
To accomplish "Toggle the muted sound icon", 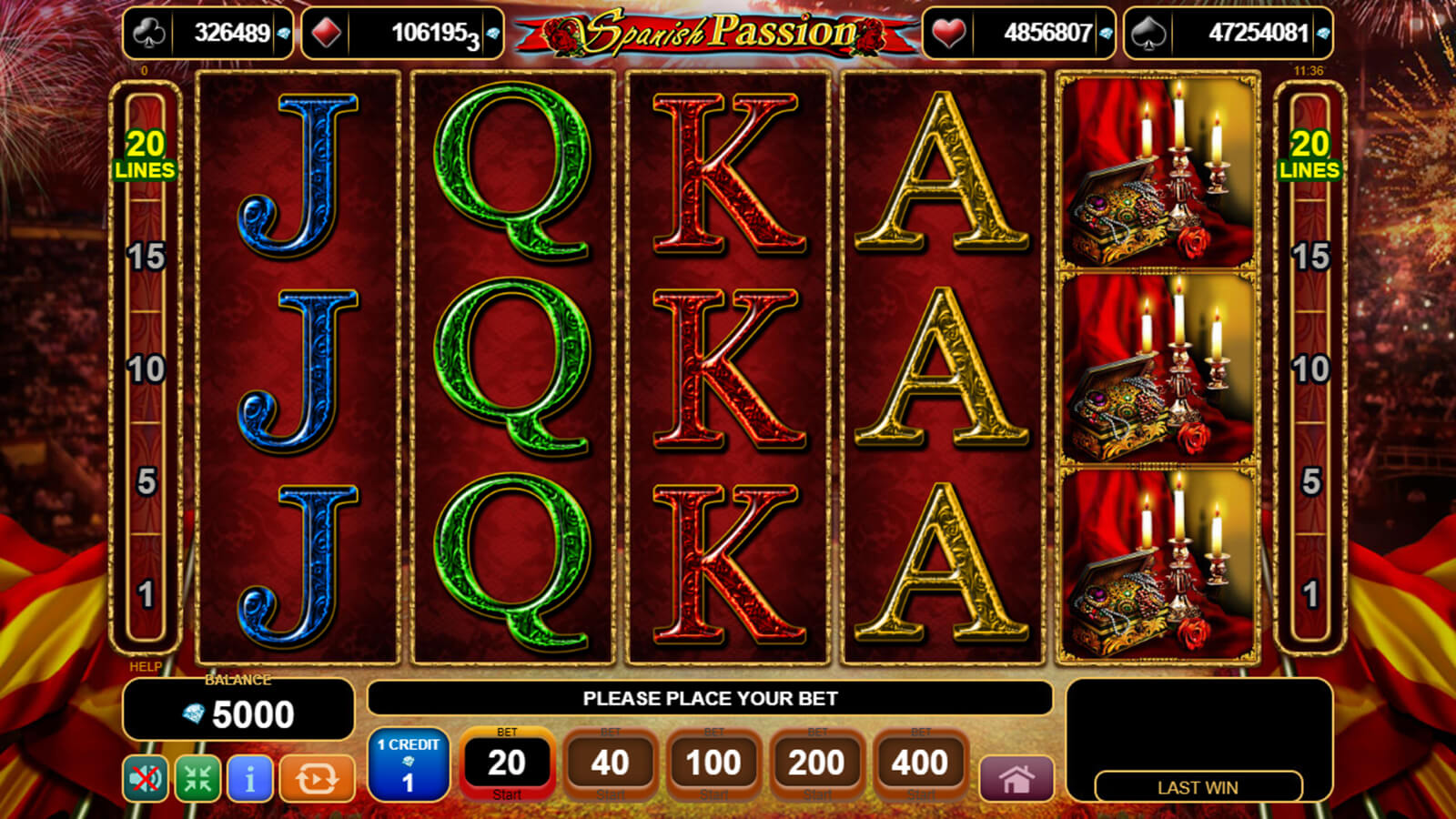I will [146, 779].
